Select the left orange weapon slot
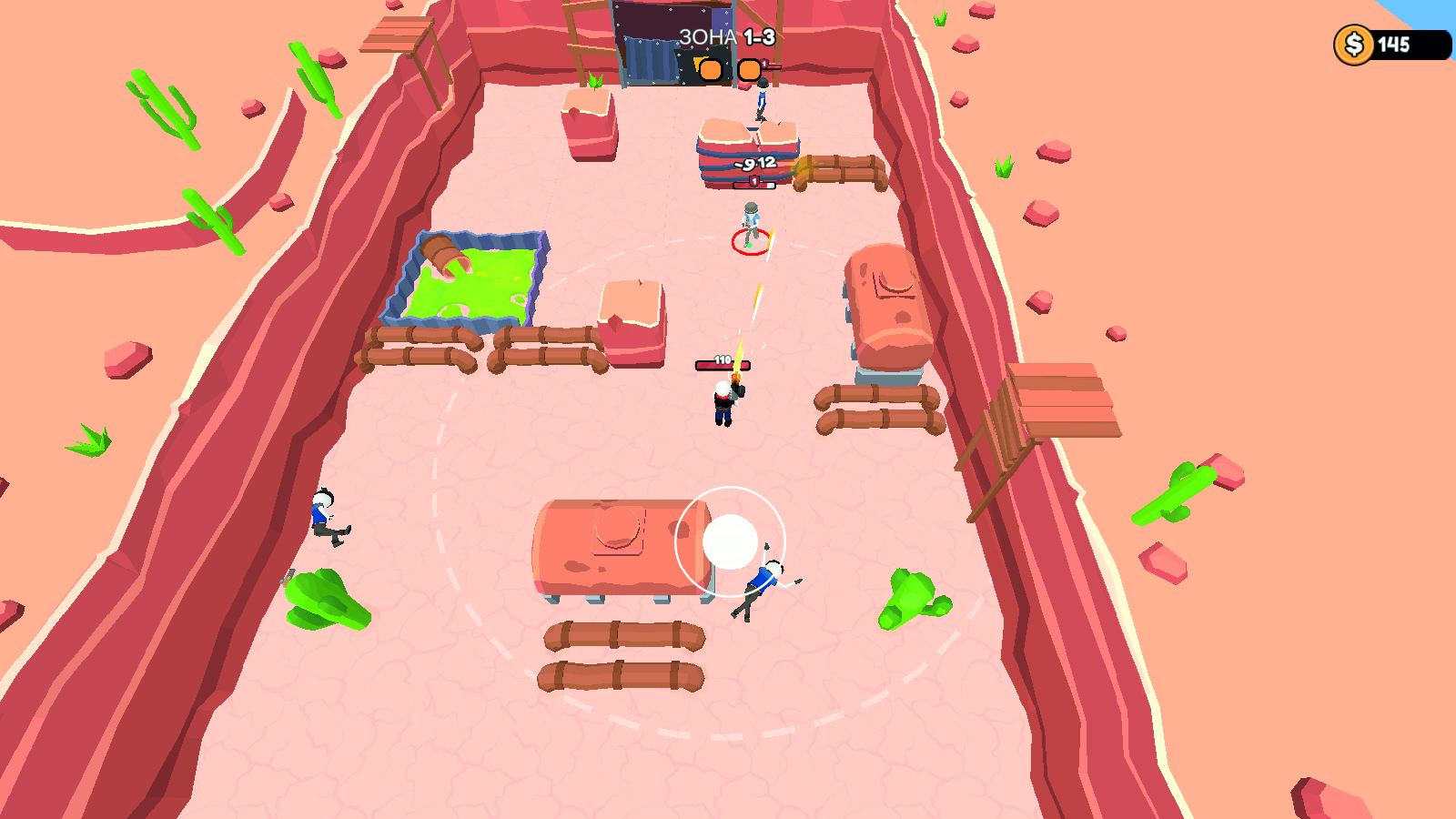 (711, 70)
